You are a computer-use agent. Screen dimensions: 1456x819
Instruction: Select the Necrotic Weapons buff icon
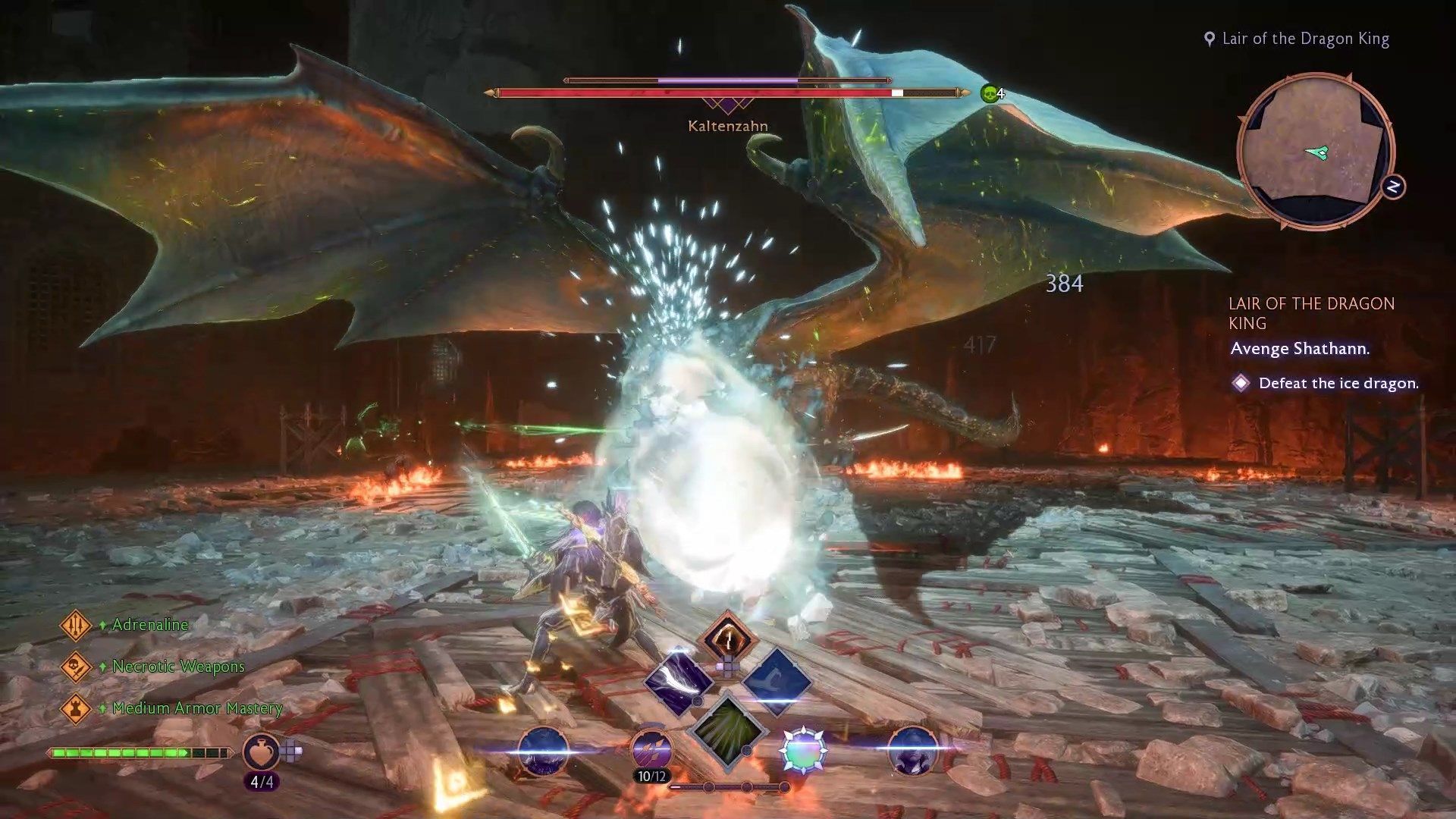75,667
